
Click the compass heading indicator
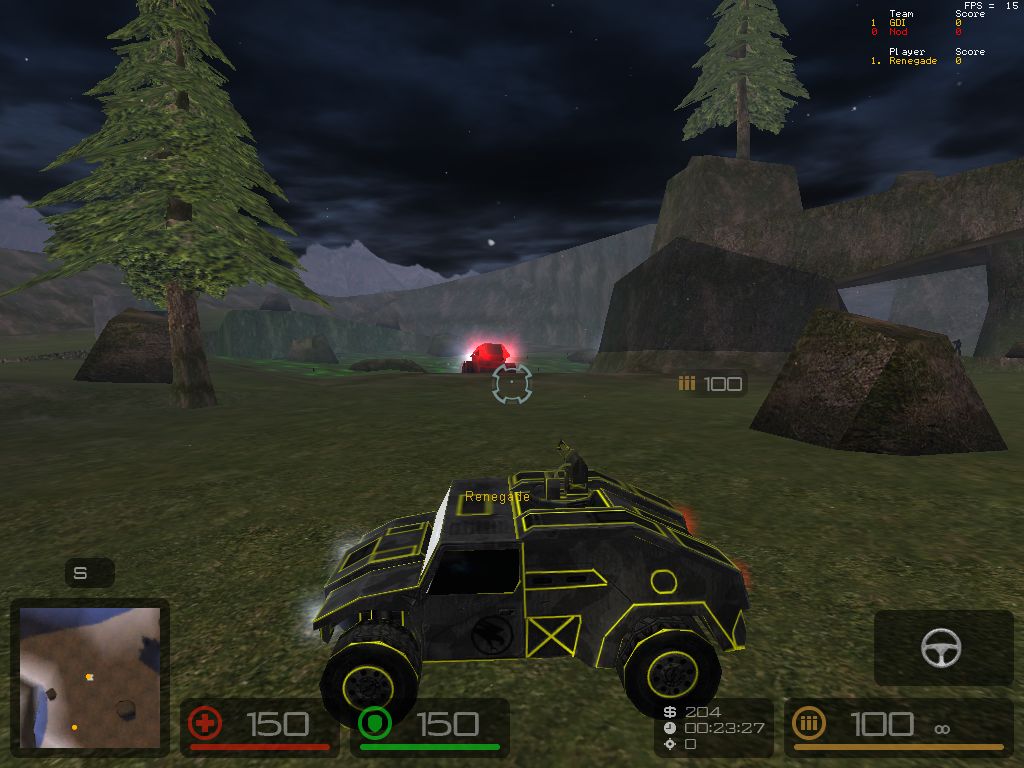pyautogui.click(x=81, y=573)
